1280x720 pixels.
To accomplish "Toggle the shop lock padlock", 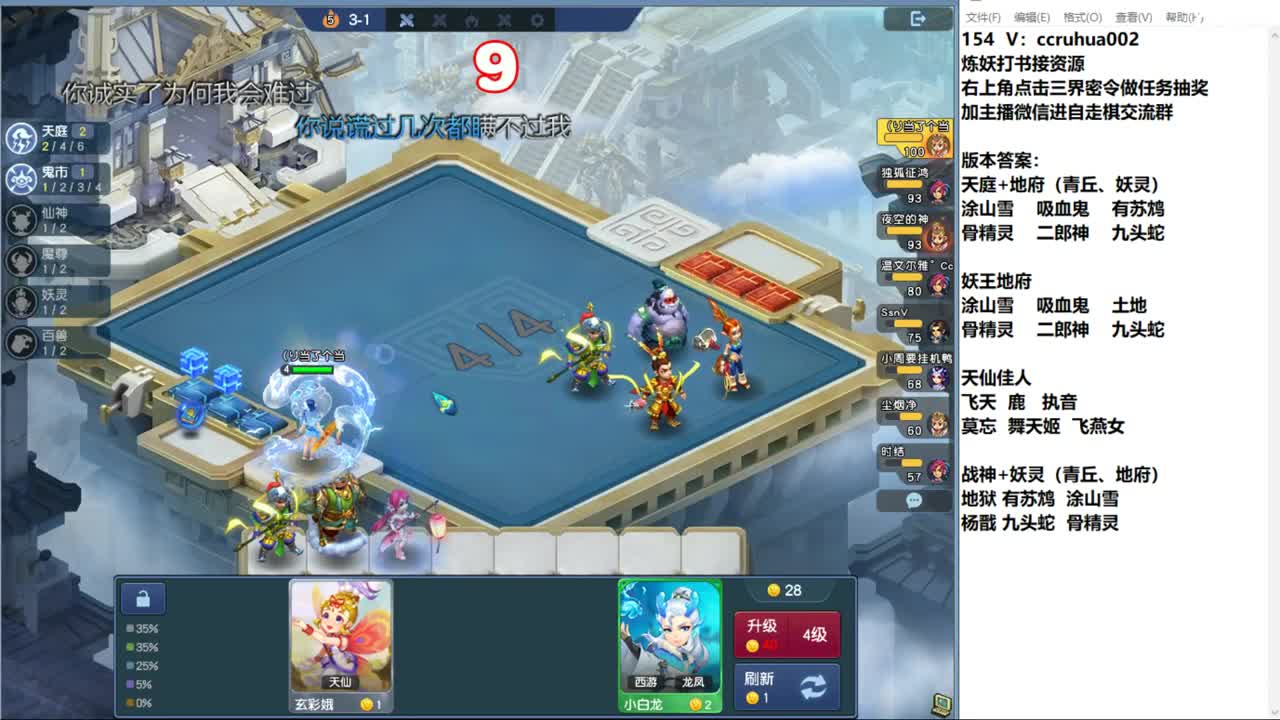I will (143, 597).
